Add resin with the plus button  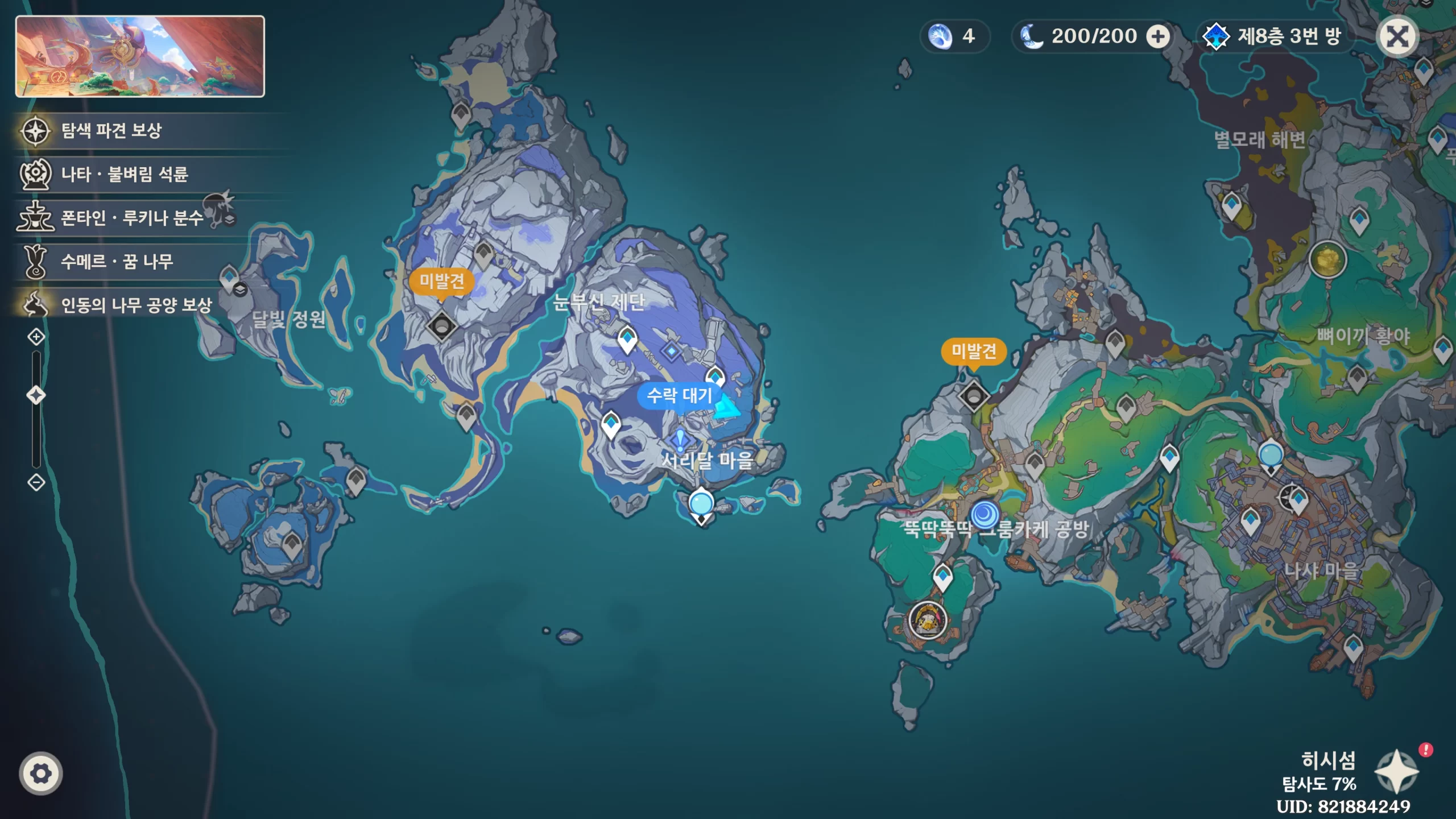coord(1158,37)
